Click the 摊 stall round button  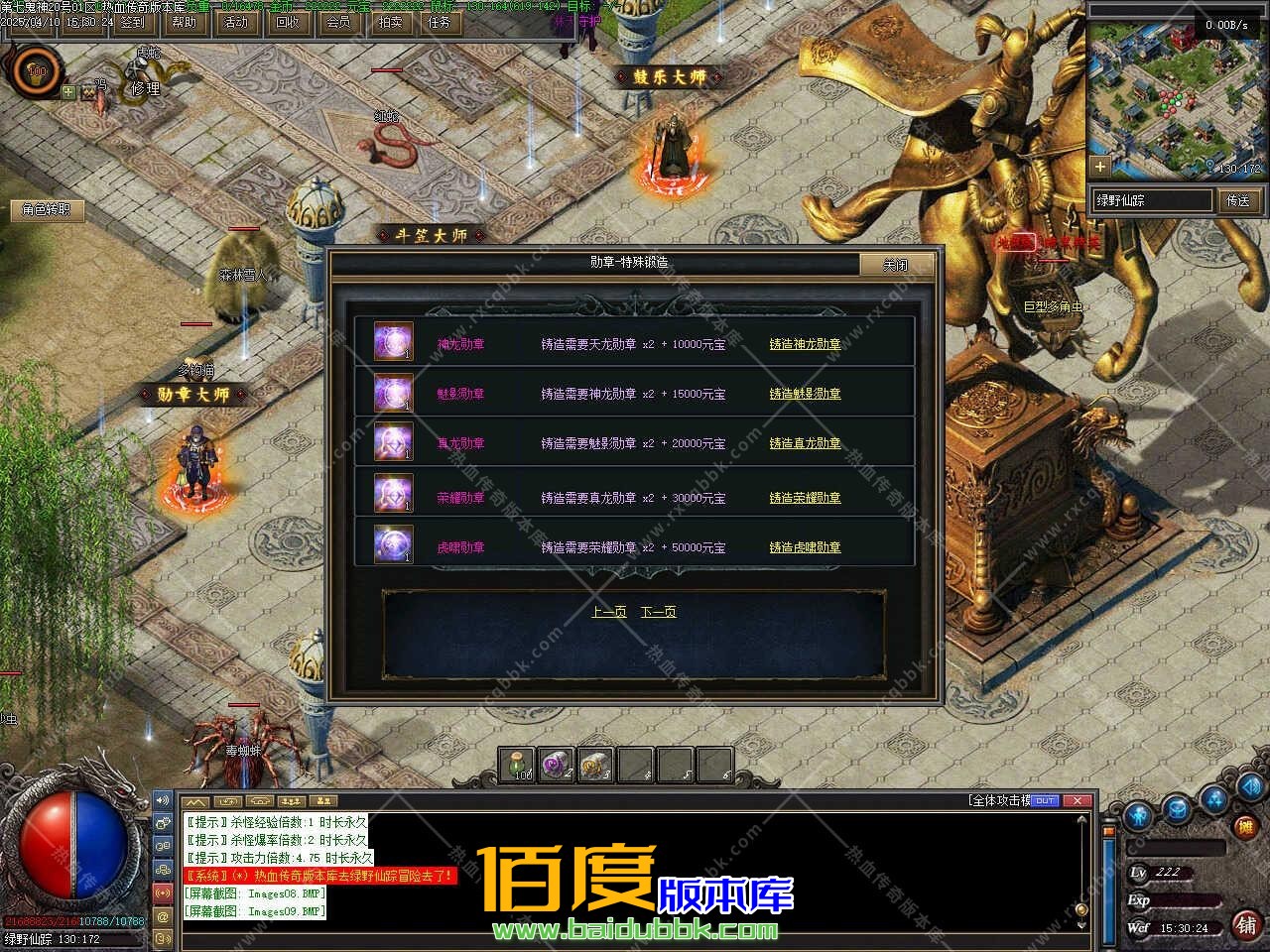[1246, 825]
